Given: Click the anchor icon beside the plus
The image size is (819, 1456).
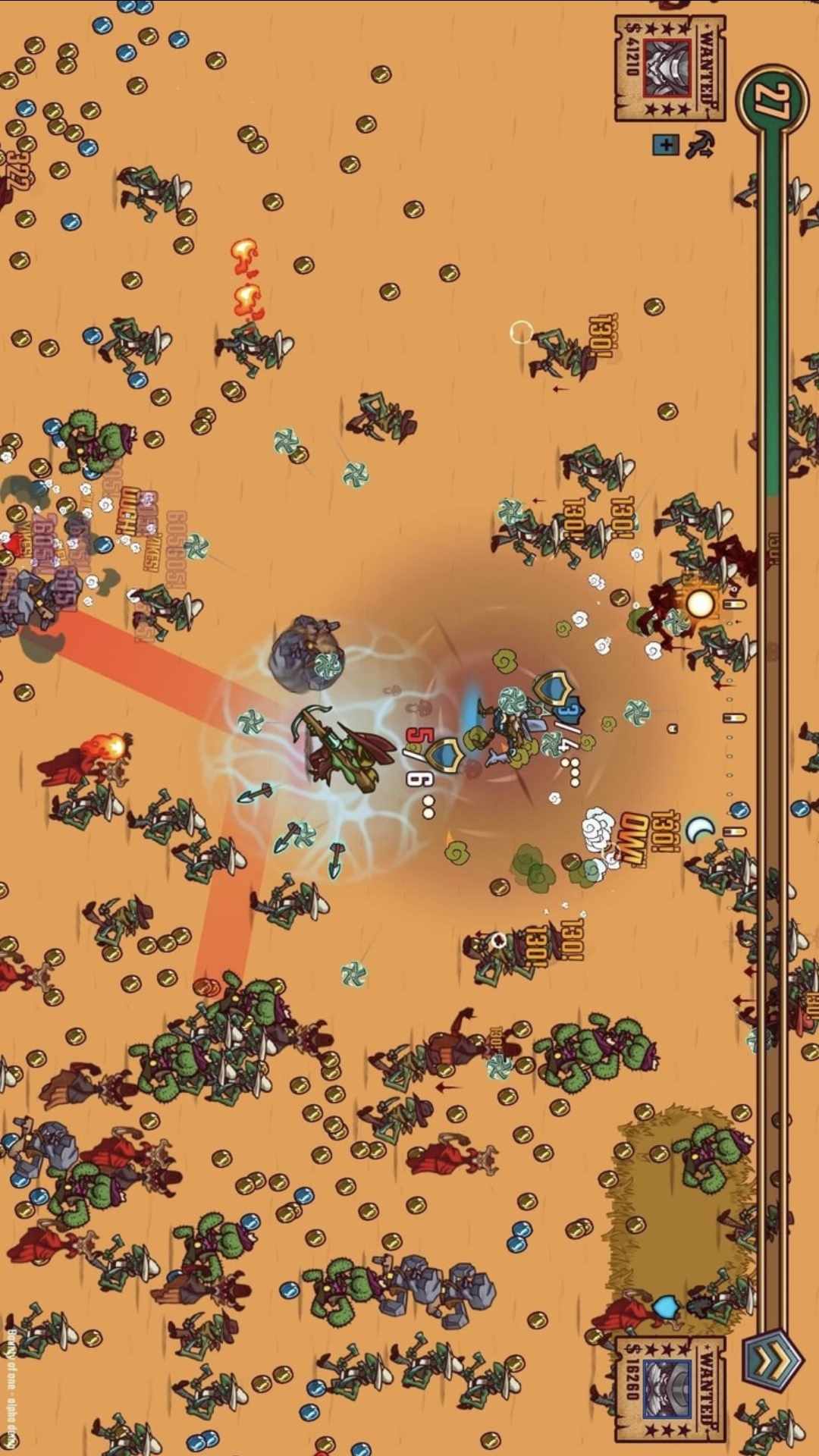Looking at the screenshot, I should pyautogui.click(x=700, y=144).
